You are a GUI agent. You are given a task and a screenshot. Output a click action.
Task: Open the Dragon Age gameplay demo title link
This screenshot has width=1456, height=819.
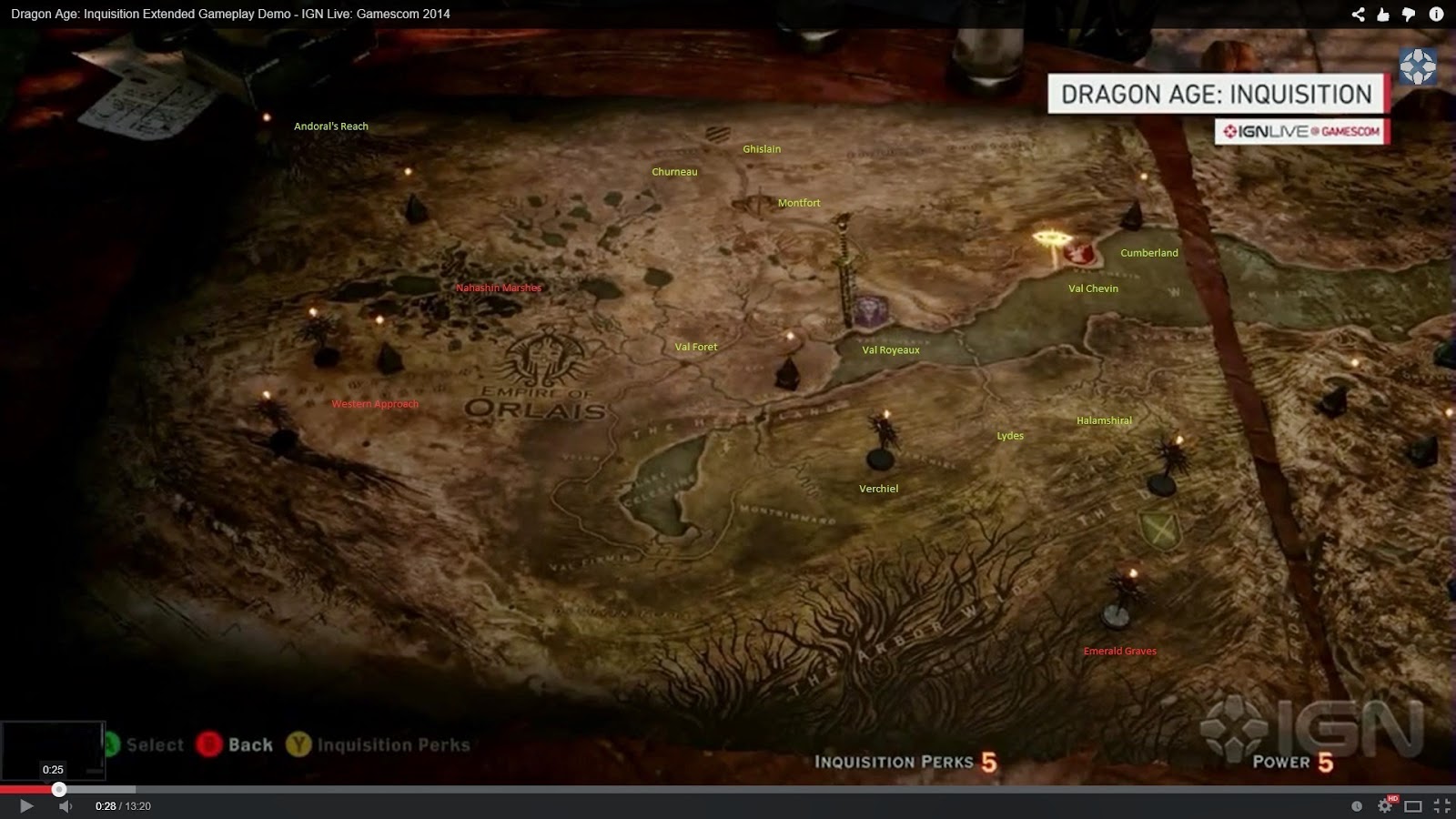click(227, 14)
